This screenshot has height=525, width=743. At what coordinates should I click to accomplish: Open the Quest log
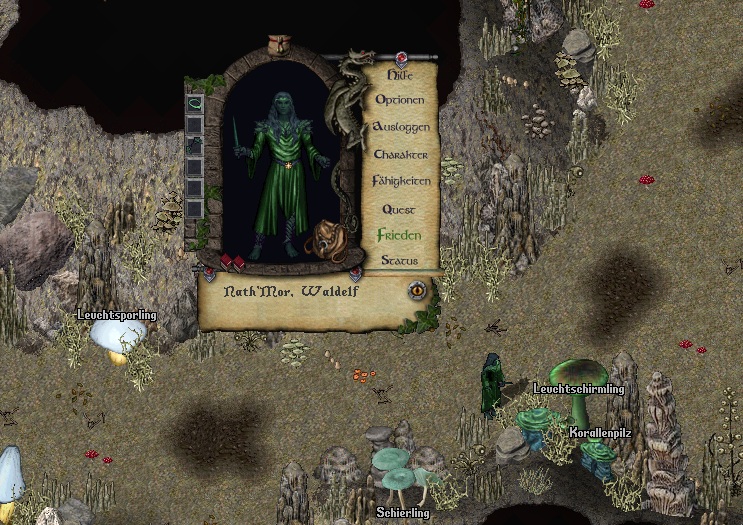(399, 209)
